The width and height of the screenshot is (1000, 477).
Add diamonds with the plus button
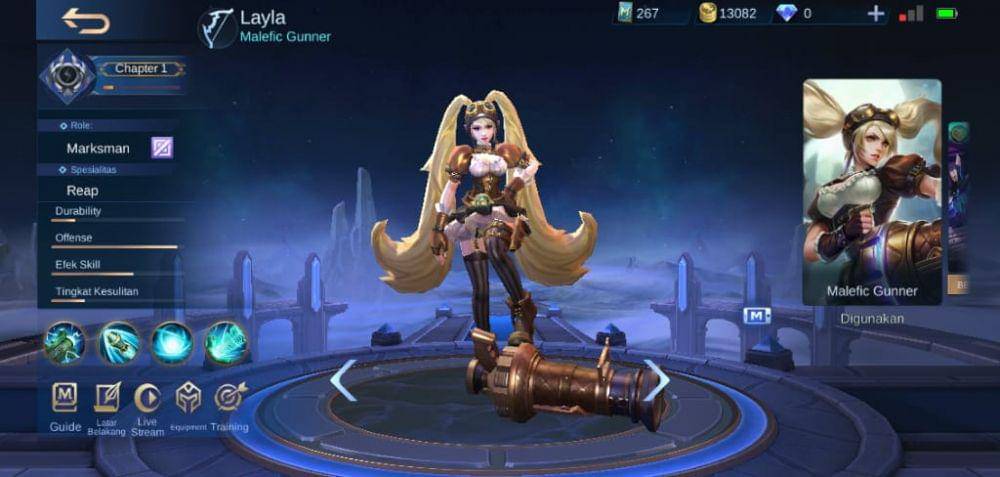876,13
